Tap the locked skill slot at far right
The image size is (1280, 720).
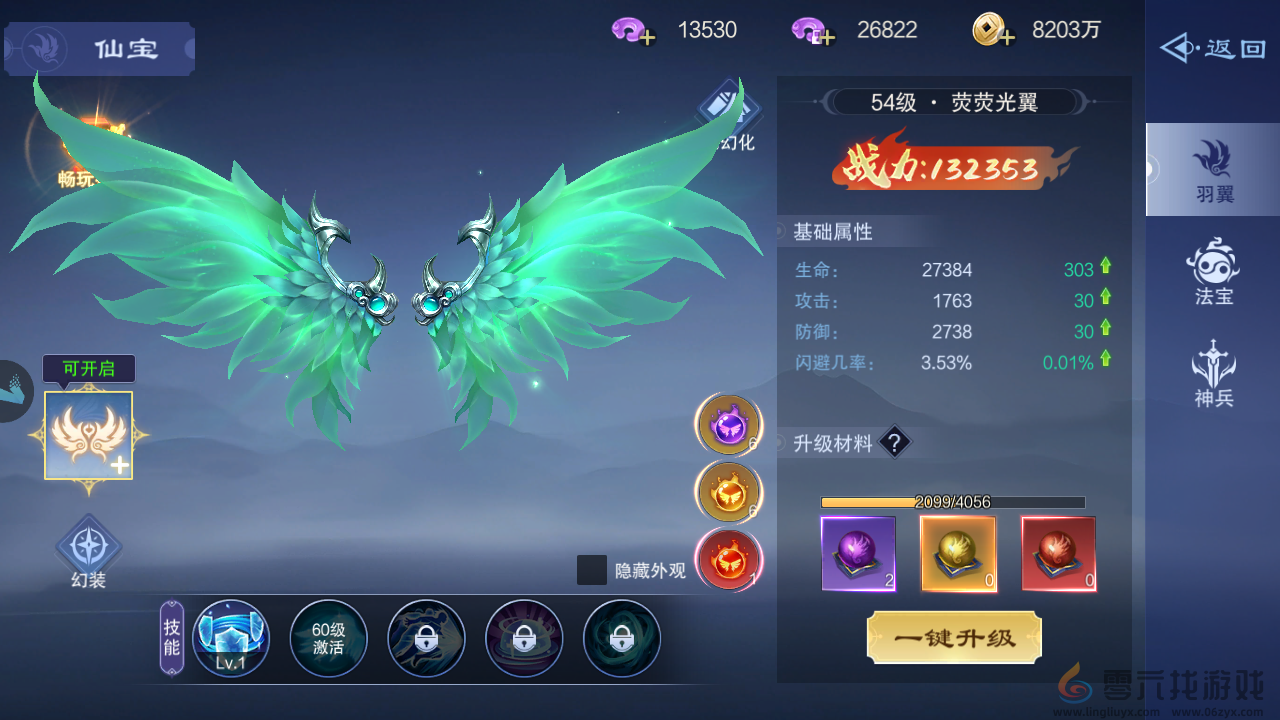(622, 637)
